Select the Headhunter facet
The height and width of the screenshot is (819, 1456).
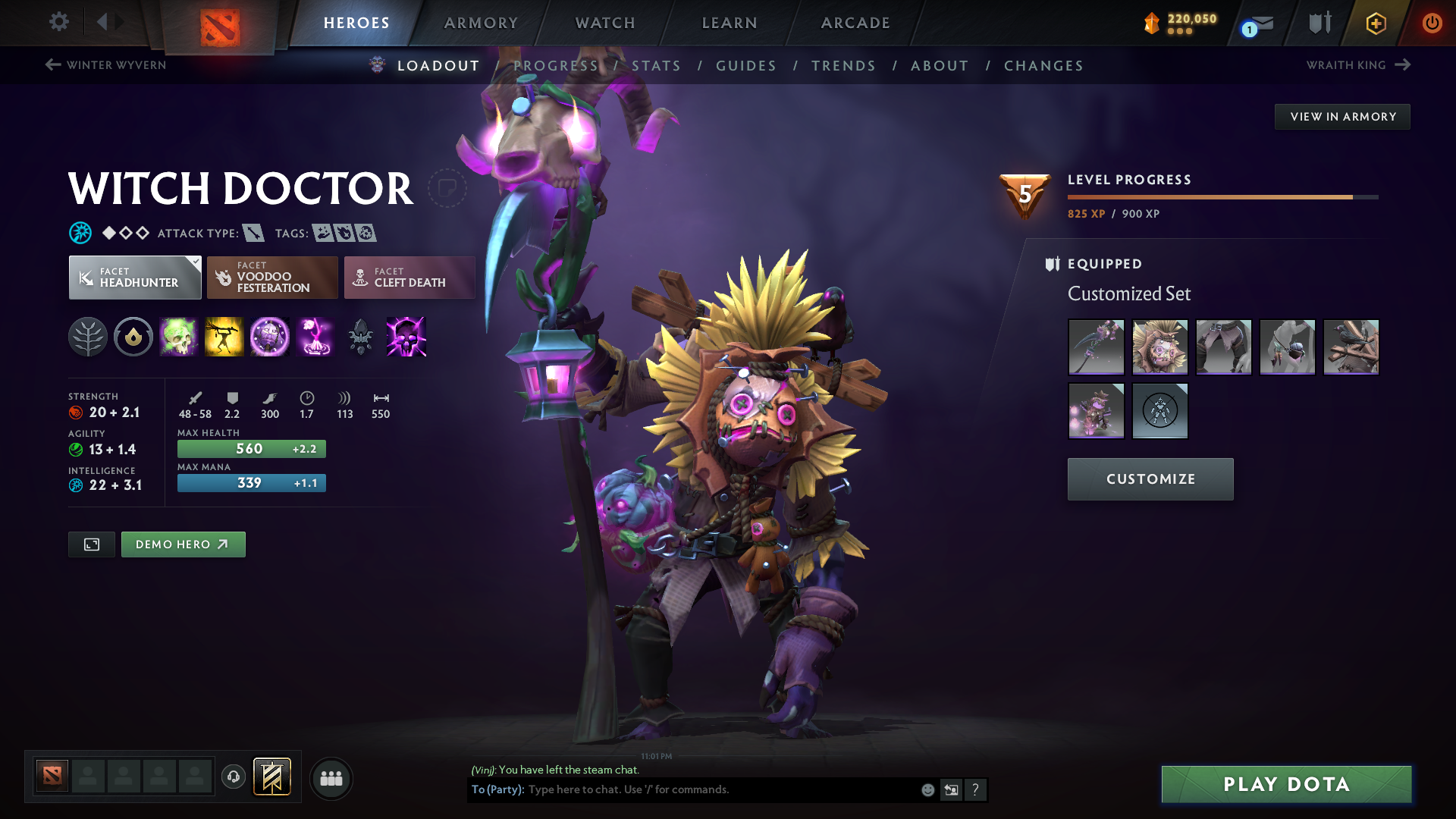[x=134, y=278]
